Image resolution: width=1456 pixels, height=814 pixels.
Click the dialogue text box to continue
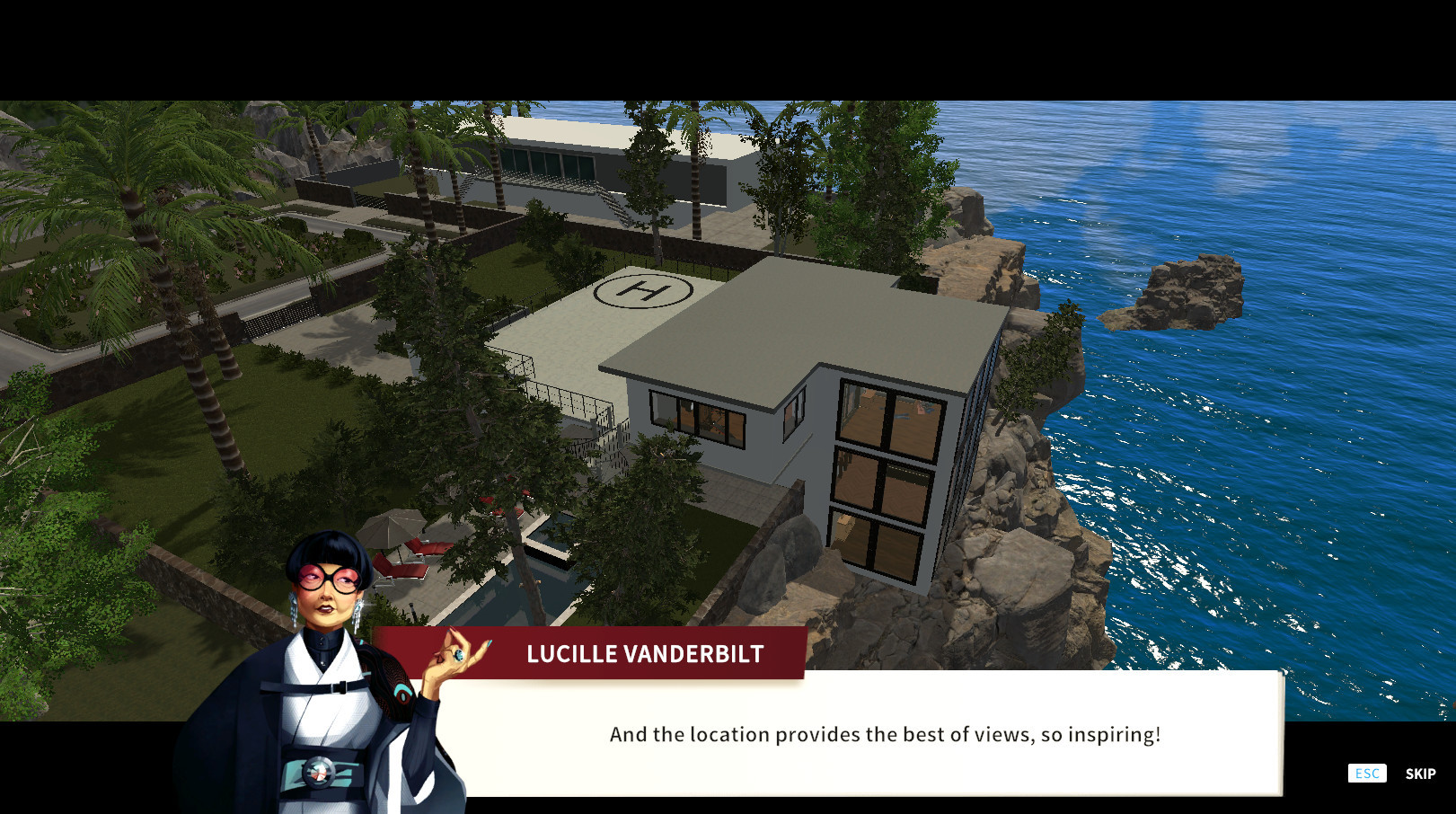(885, 734)
